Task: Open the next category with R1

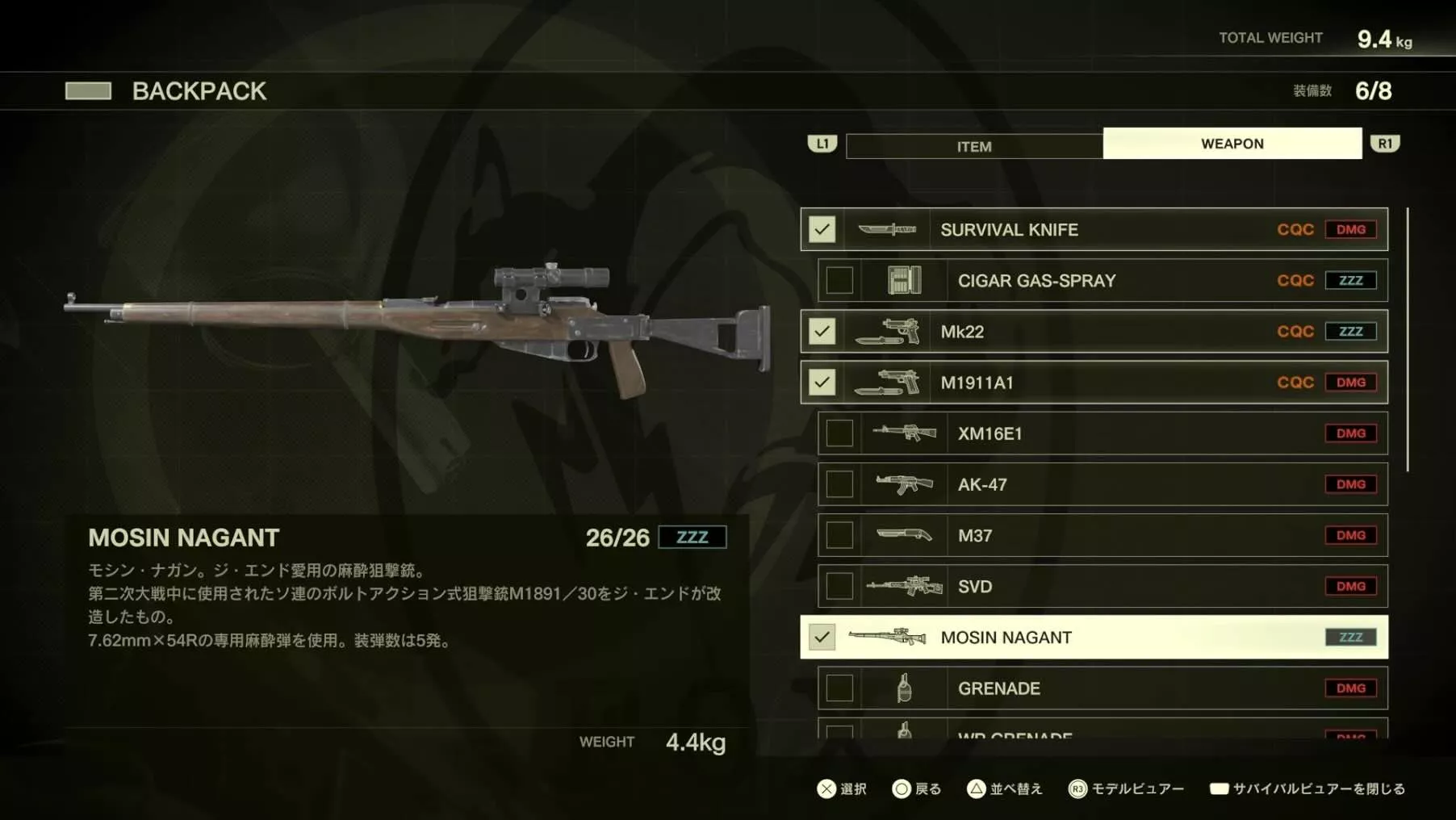Action: click(1385, 143)
